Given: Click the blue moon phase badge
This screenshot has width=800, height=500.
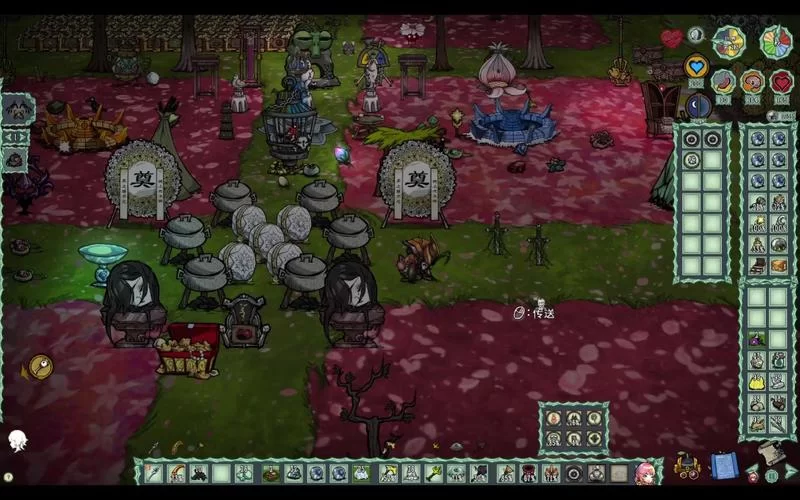Looking at the screenshot, I should 698,105.
